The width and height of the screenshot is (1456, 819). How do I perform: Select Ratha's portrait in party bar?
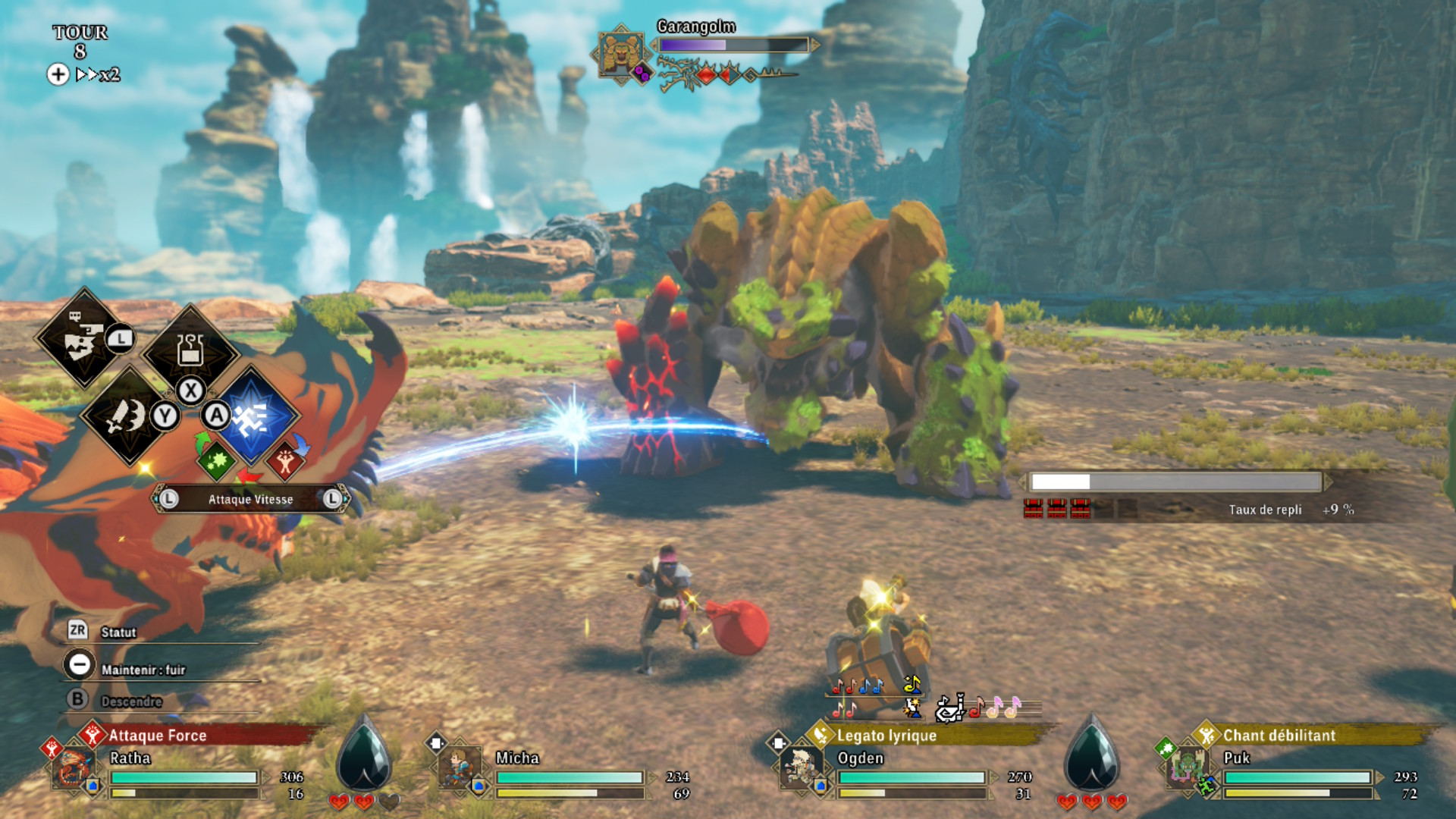[x=74, y=767]
